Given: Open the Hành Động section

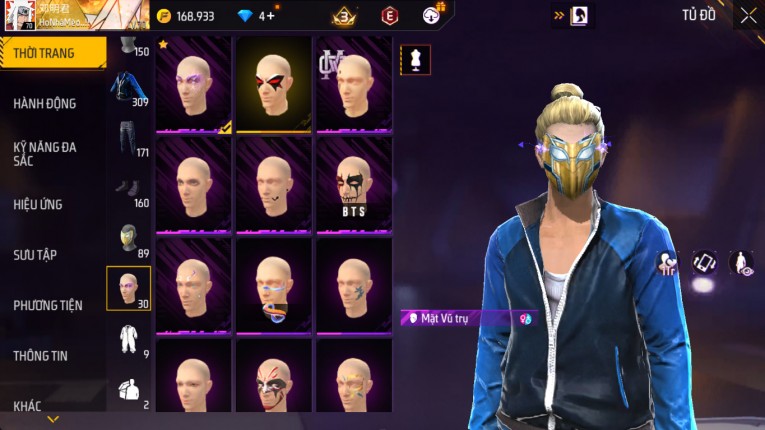Looking at the screenshot, I should [45, 103].
